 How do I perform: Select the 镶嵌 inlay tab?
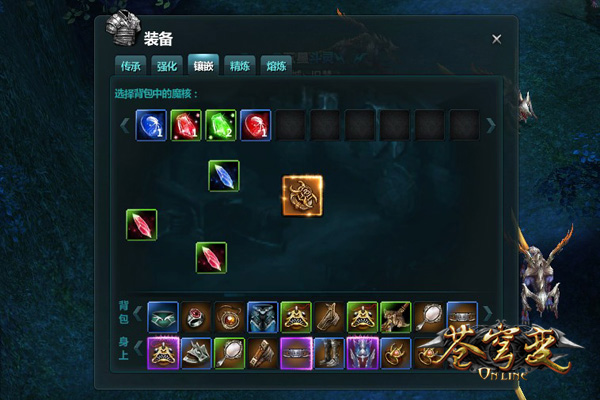203,66
